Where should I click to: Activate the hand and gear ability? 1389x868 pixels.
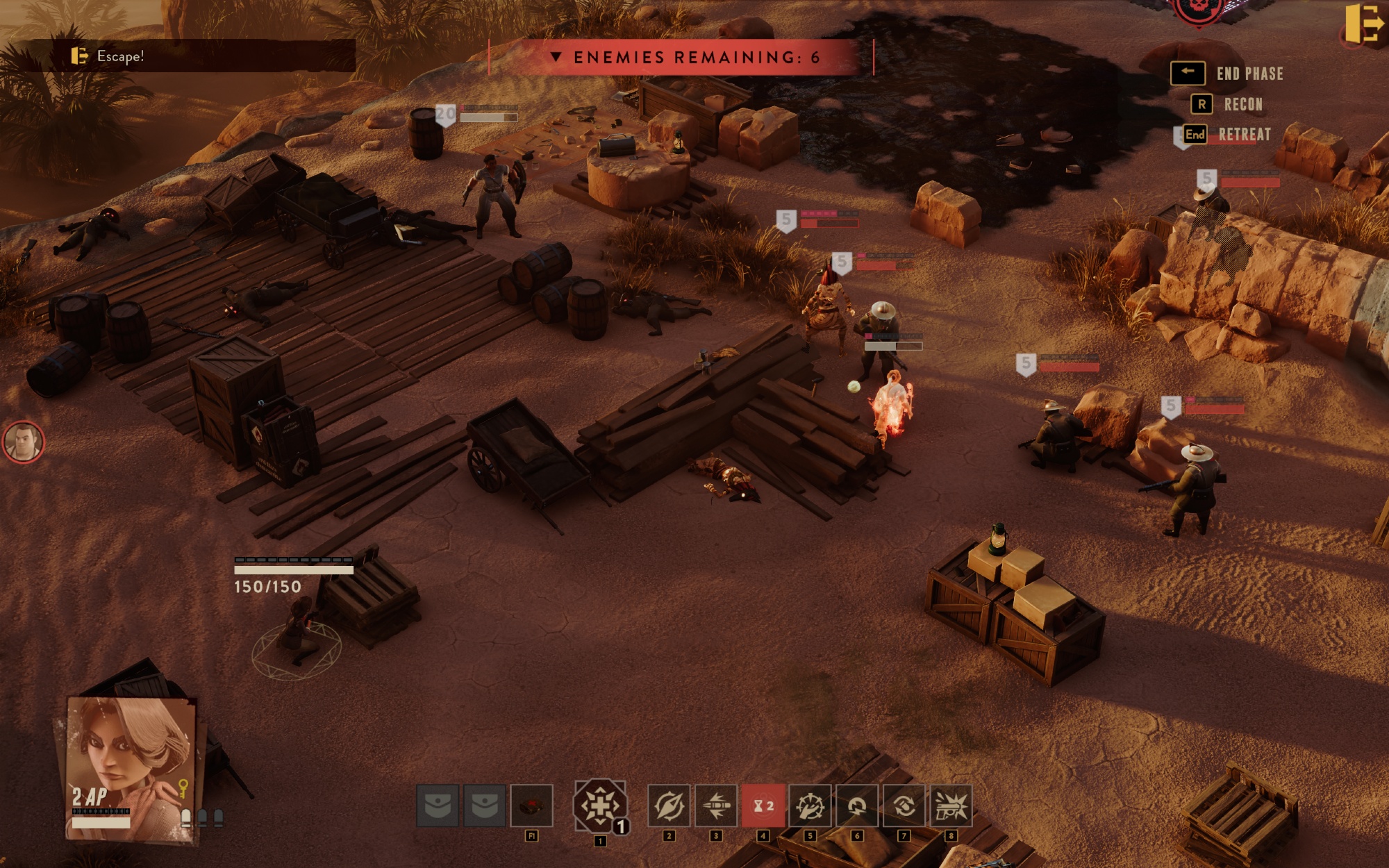click(x=810, y=806)
